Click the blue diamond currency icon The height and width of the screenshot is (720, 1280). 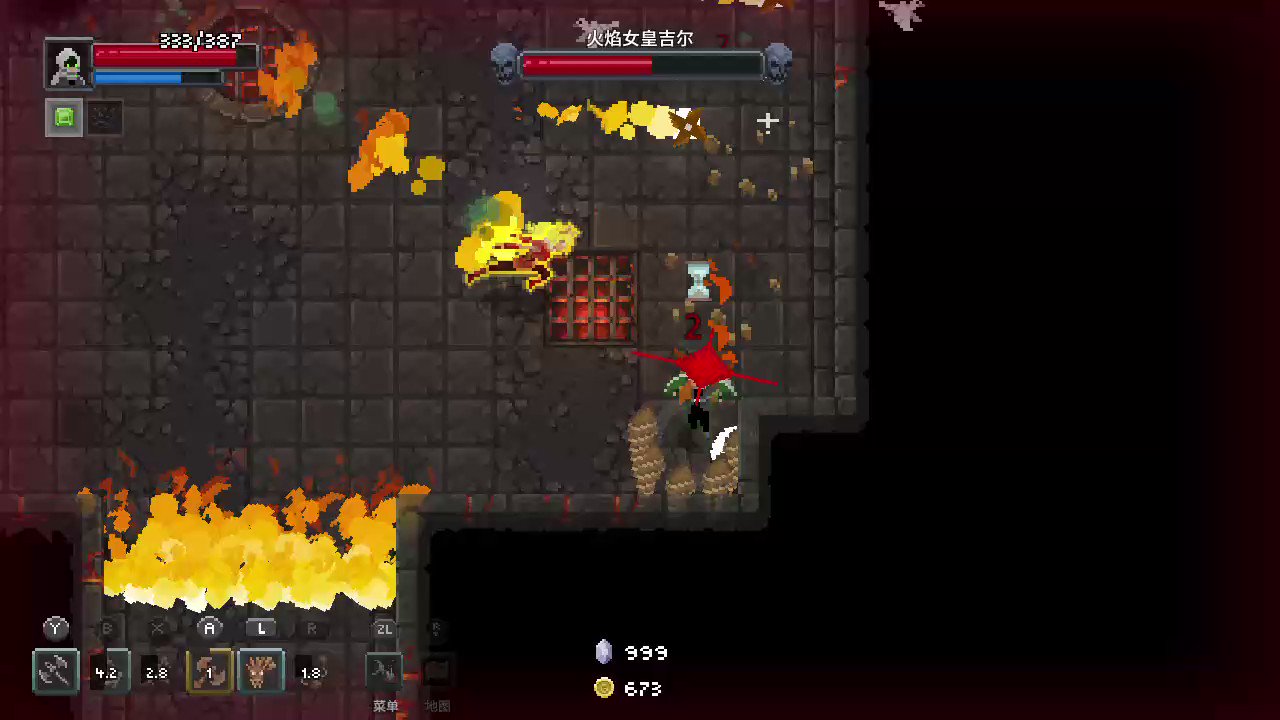pyautogui.click(x=604, y=652)
